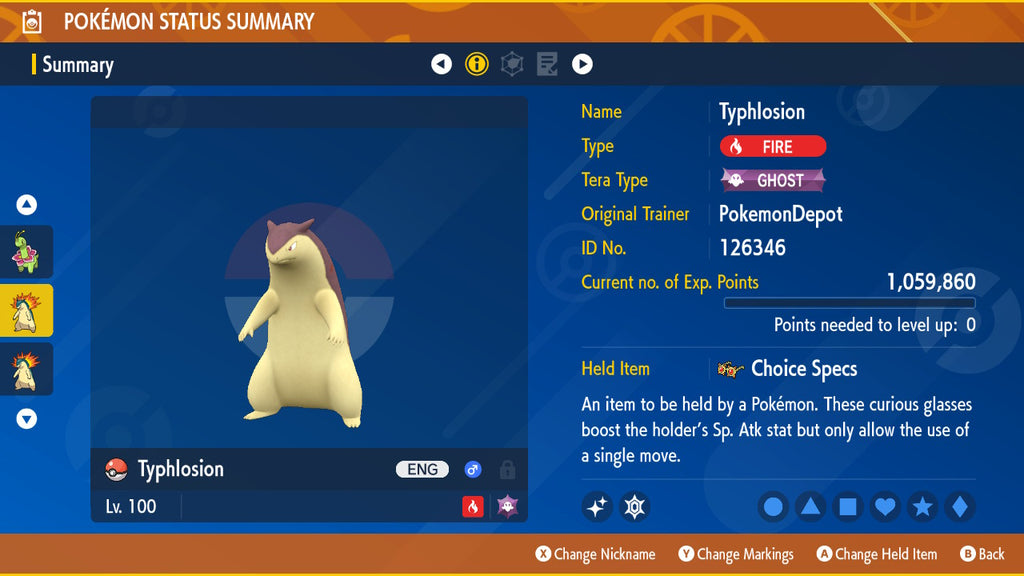This screenshot has height=576, width=1024.
Task: Advance to the next summary page arrow
Action: (582, 65)
